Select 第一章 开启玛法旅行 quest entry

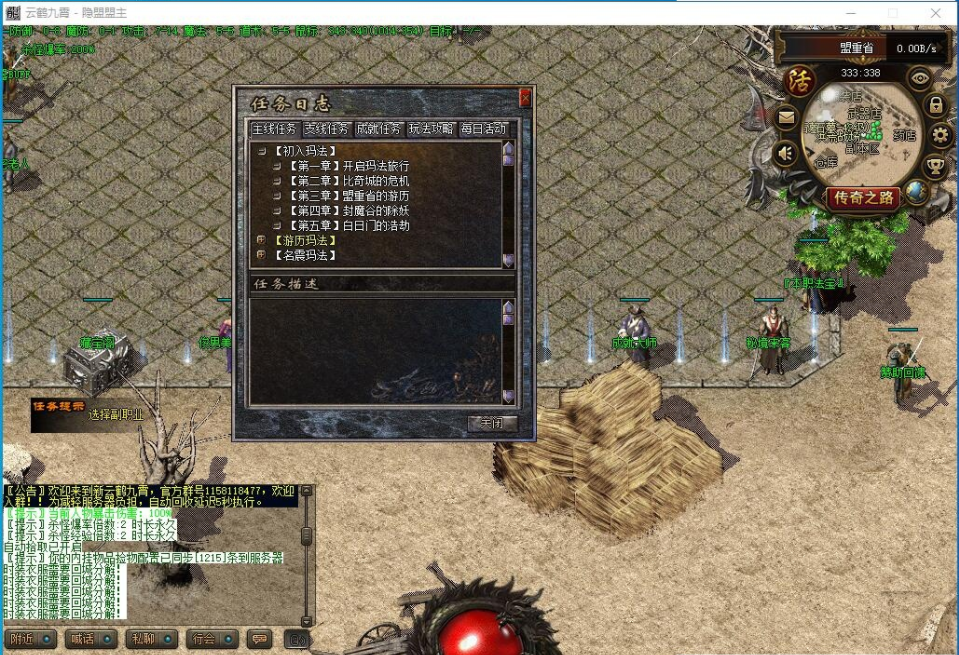point(348,166)
